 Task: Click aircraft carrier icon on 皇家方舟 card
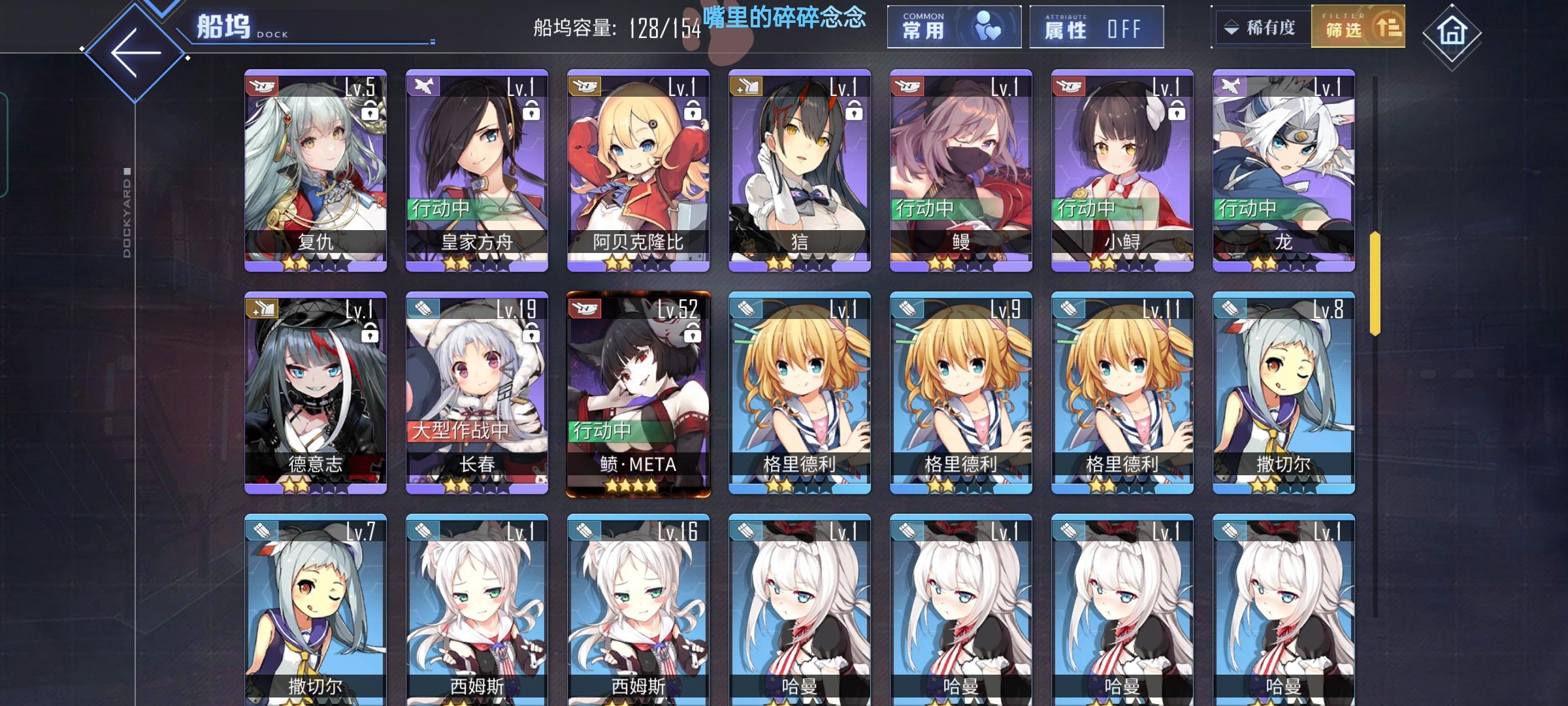423,85
